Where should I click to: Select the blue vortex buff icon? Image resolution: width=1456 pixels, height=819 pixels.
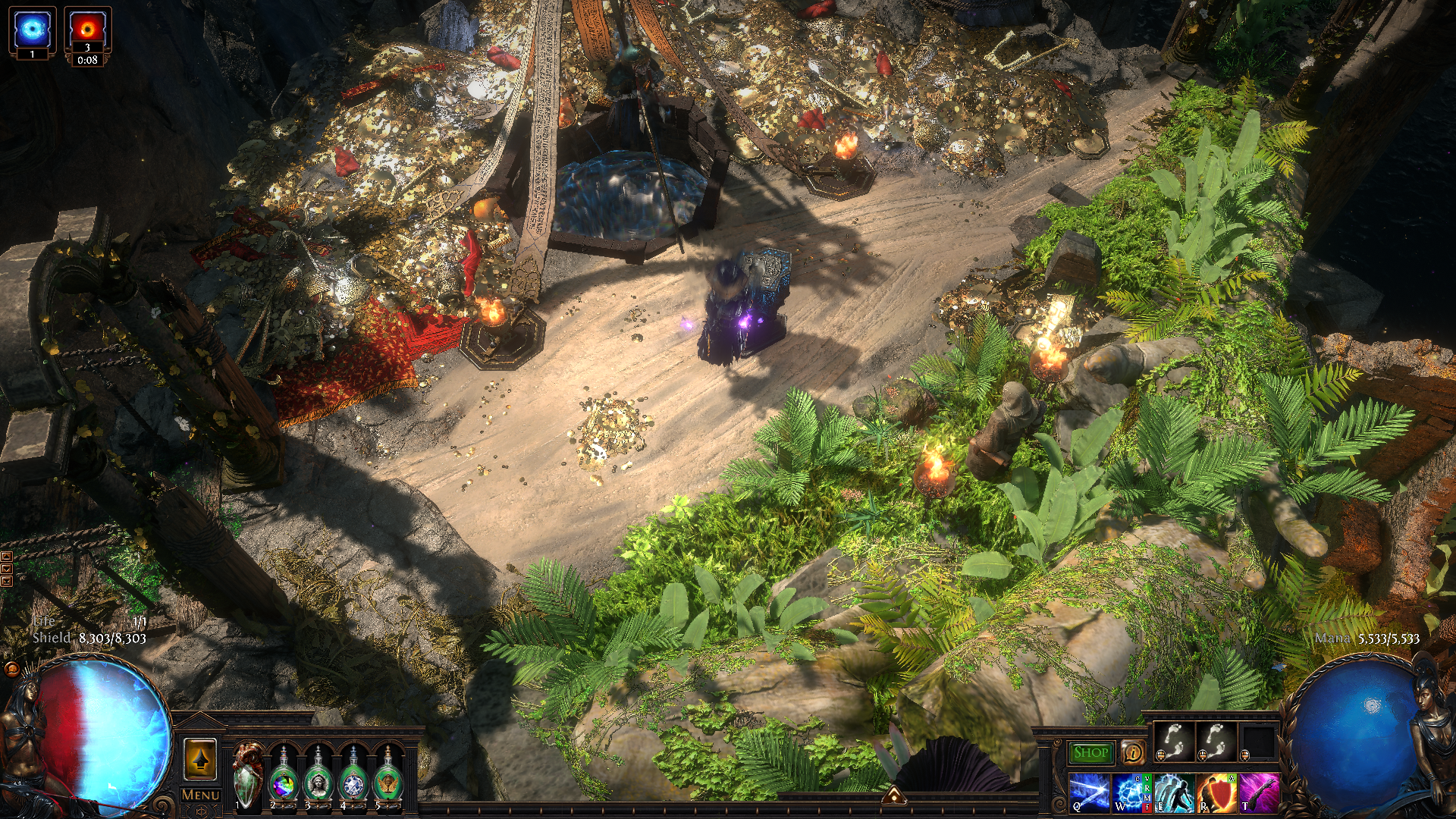[32, 30]
